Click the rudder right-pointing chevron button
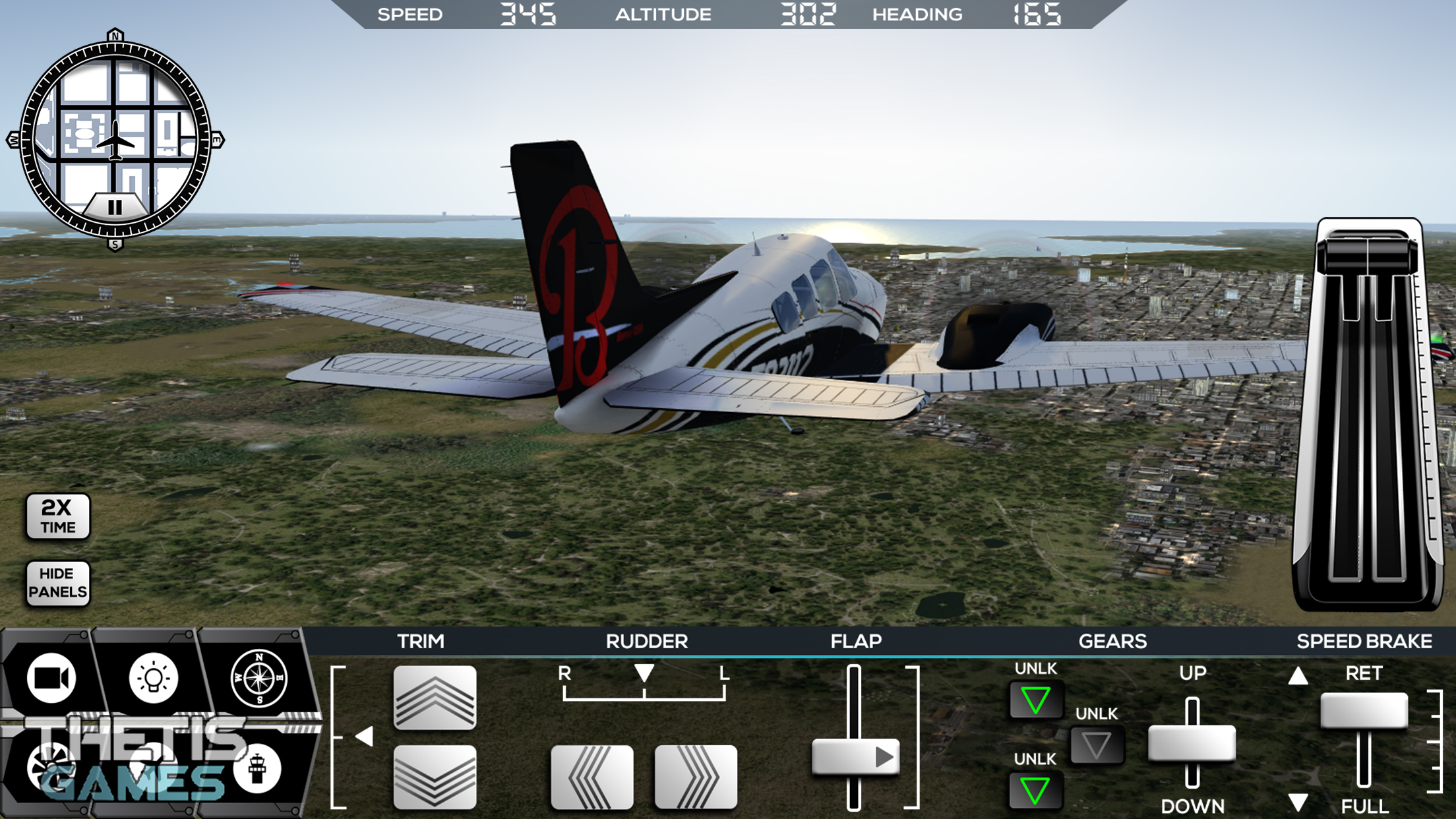The image size is (1456, 819). (696, 777)
